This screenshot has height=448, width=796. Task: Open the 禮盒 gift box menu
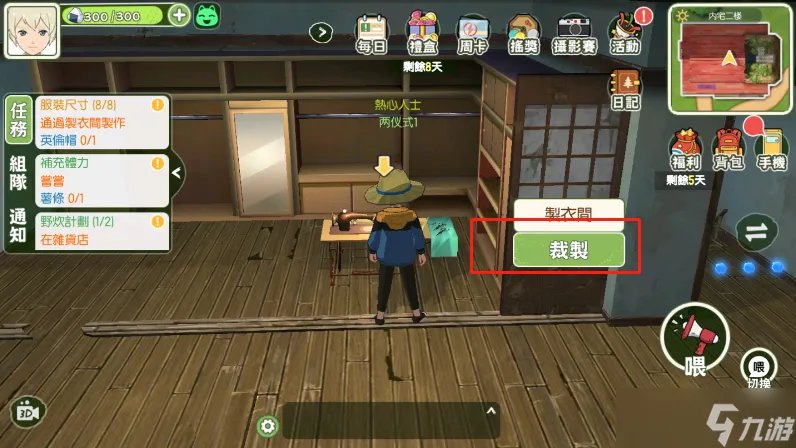click(422, 33)
